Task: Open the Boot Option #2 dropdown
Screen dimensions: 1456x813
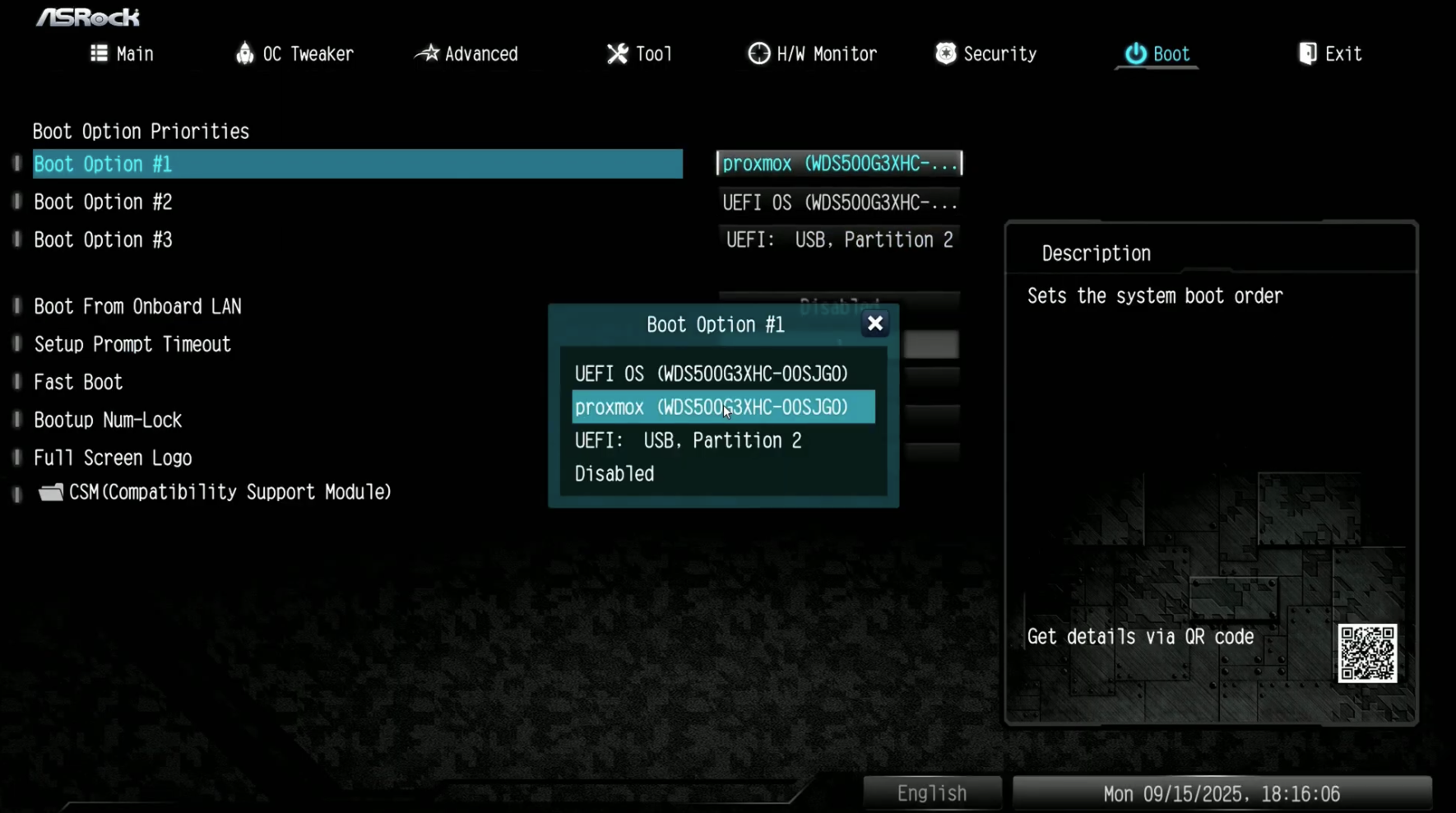Action: coord(839,202)
